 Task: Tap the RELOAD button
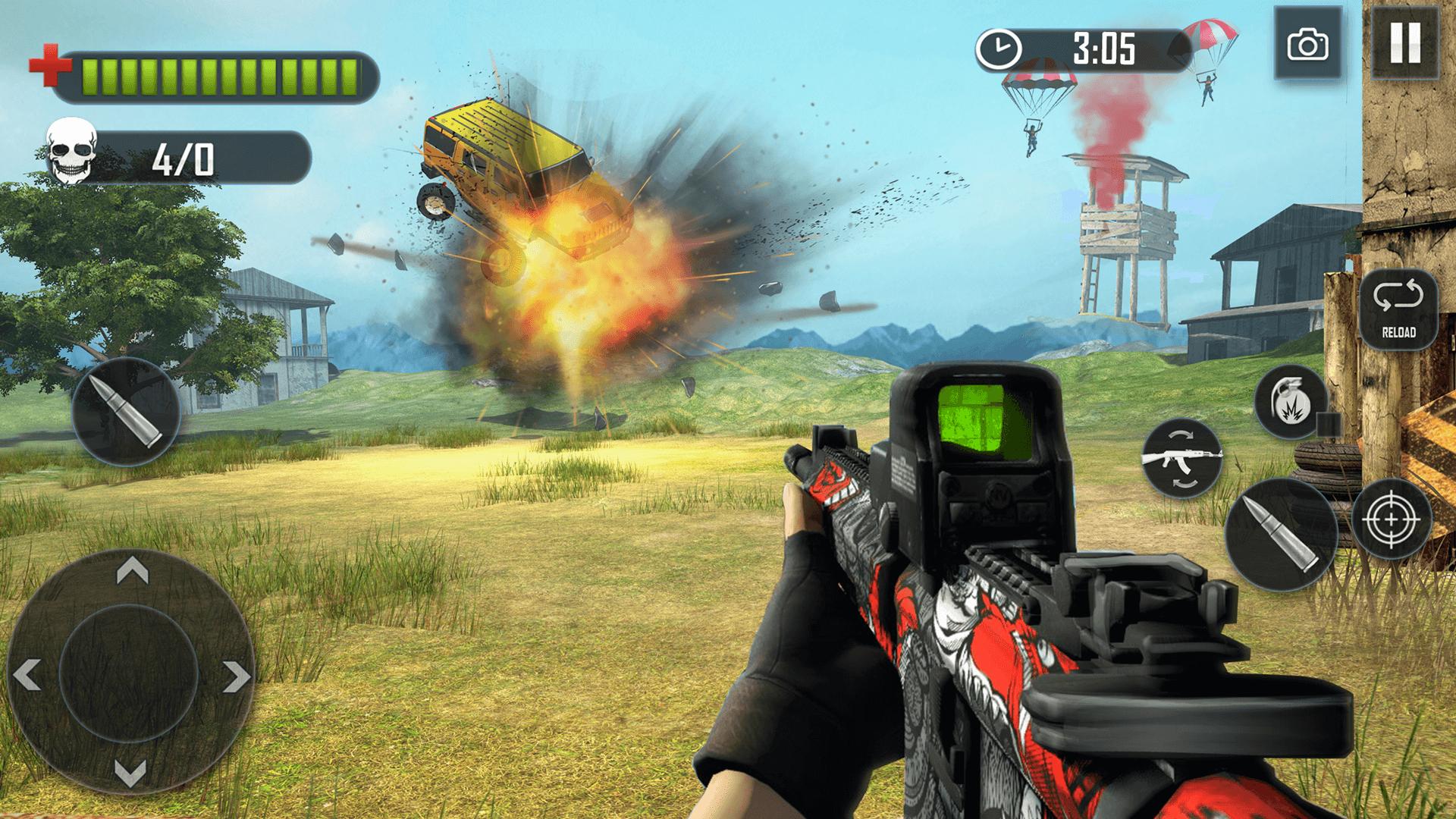[1398, 309]
